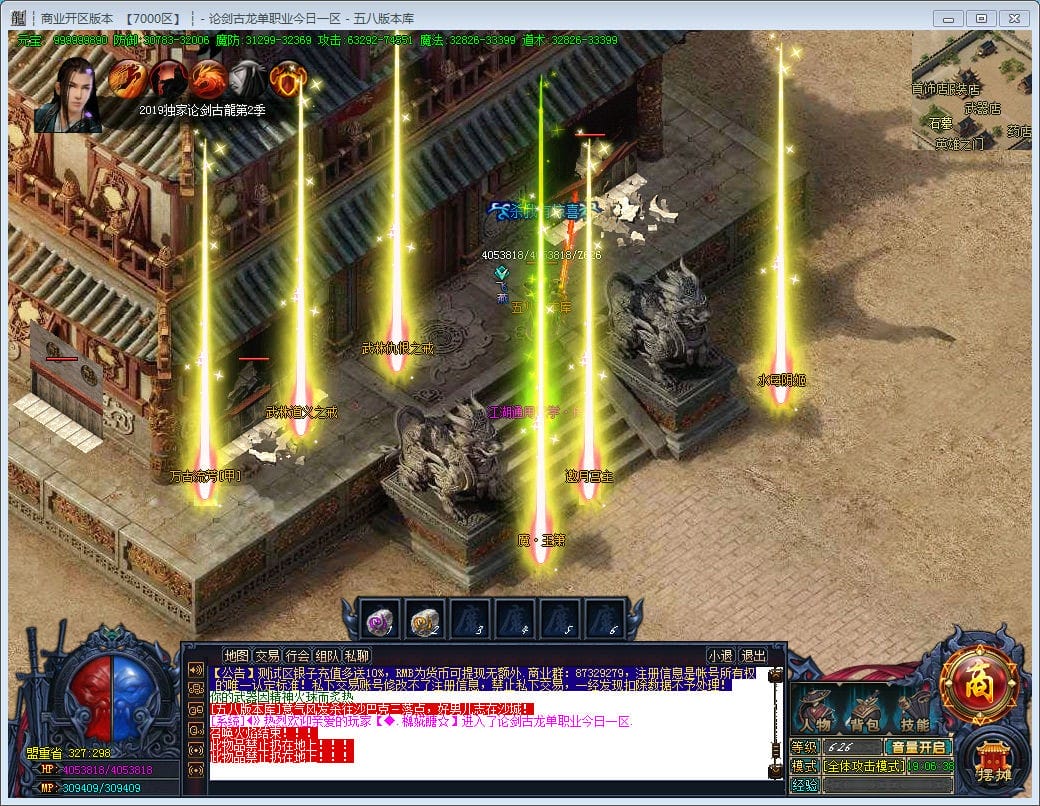Select the player portrait in top-left
This screenshot has width=1040, height=806.
coord(67,95)
